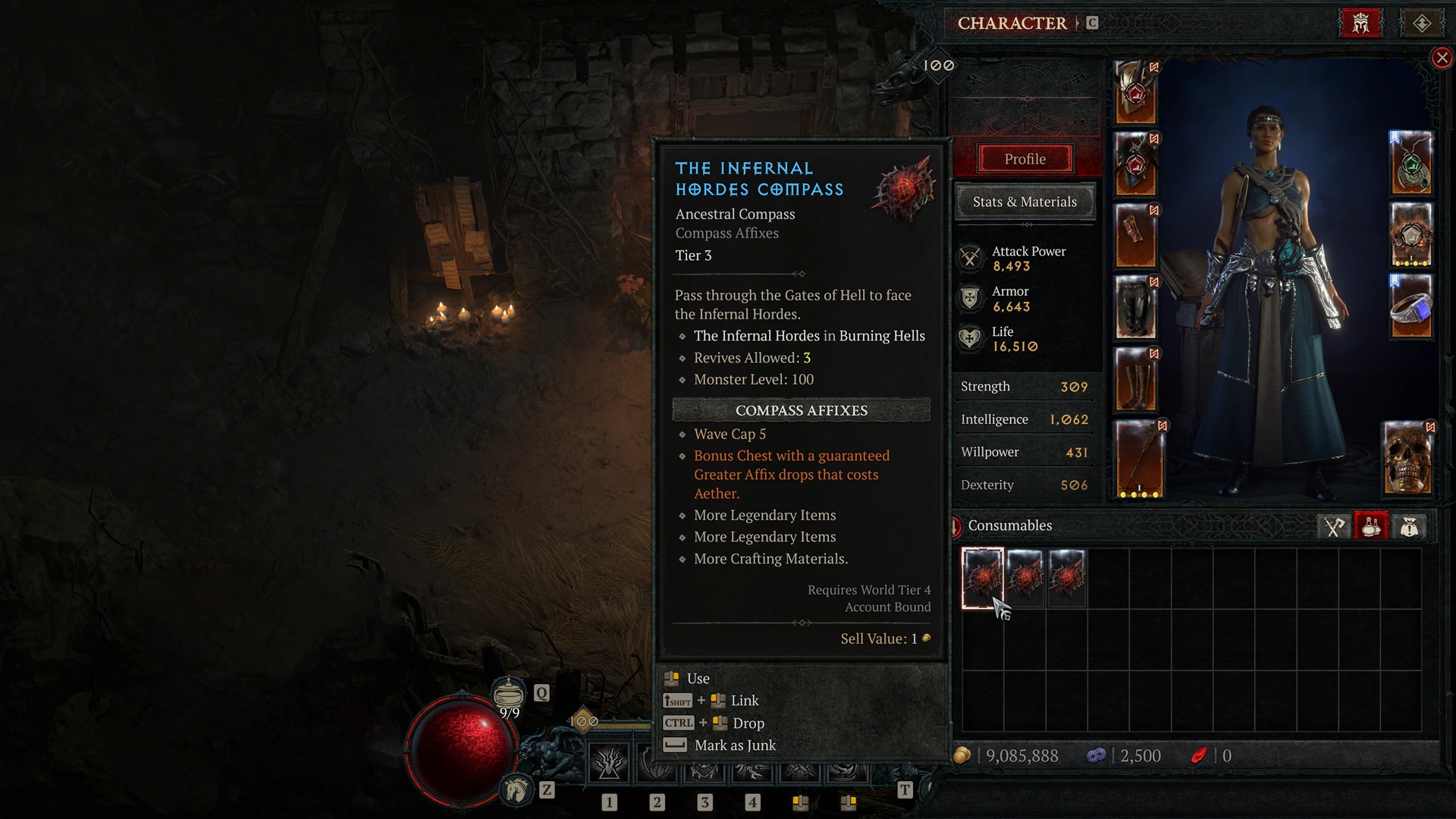
Task: Open the Profile view
Action: click(x=1025, y=159)
